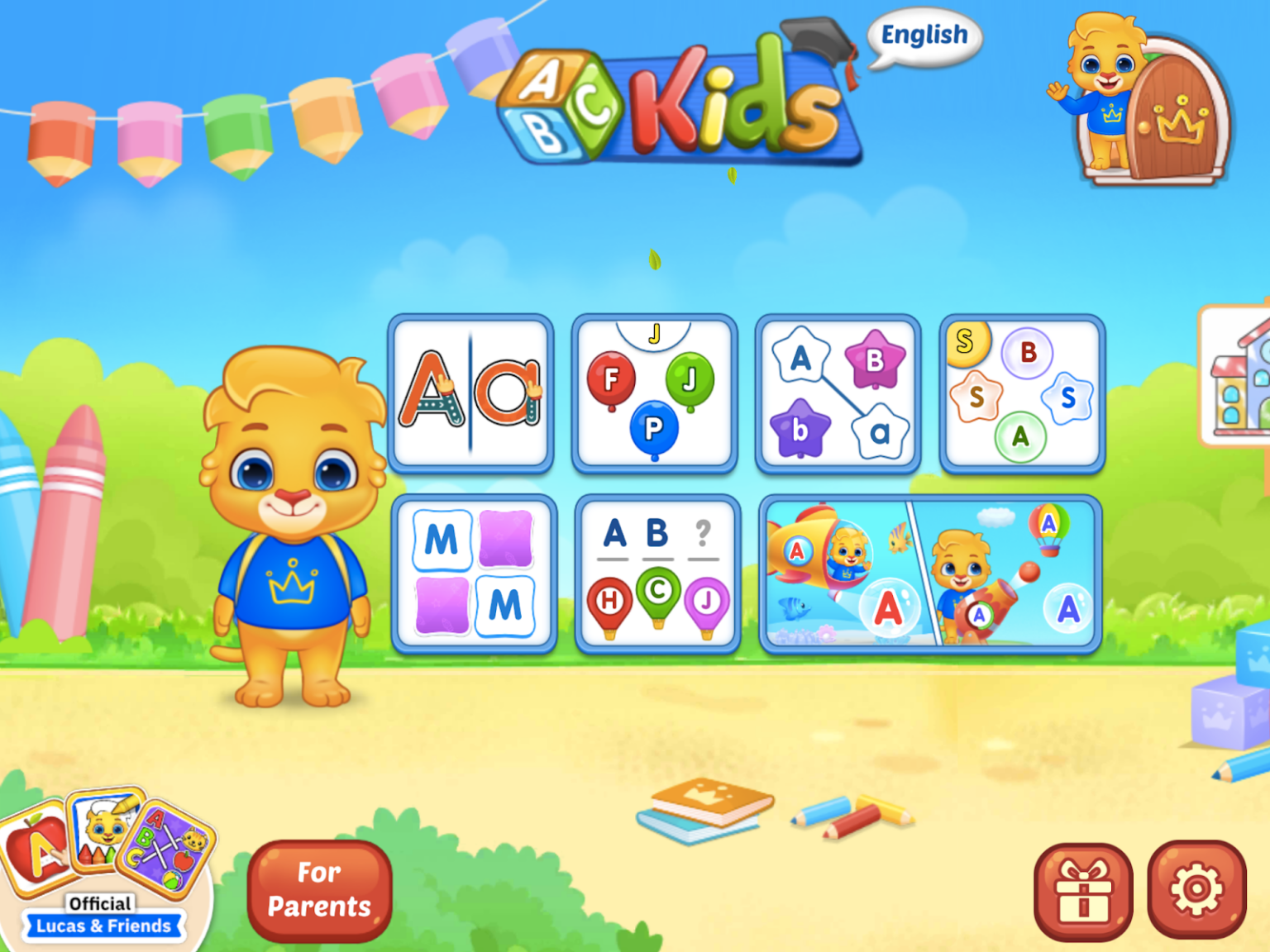Open the balloon letter popping game
Image resolution: width=1270 pixels, height=952 pixels.
tap(654, 394)
